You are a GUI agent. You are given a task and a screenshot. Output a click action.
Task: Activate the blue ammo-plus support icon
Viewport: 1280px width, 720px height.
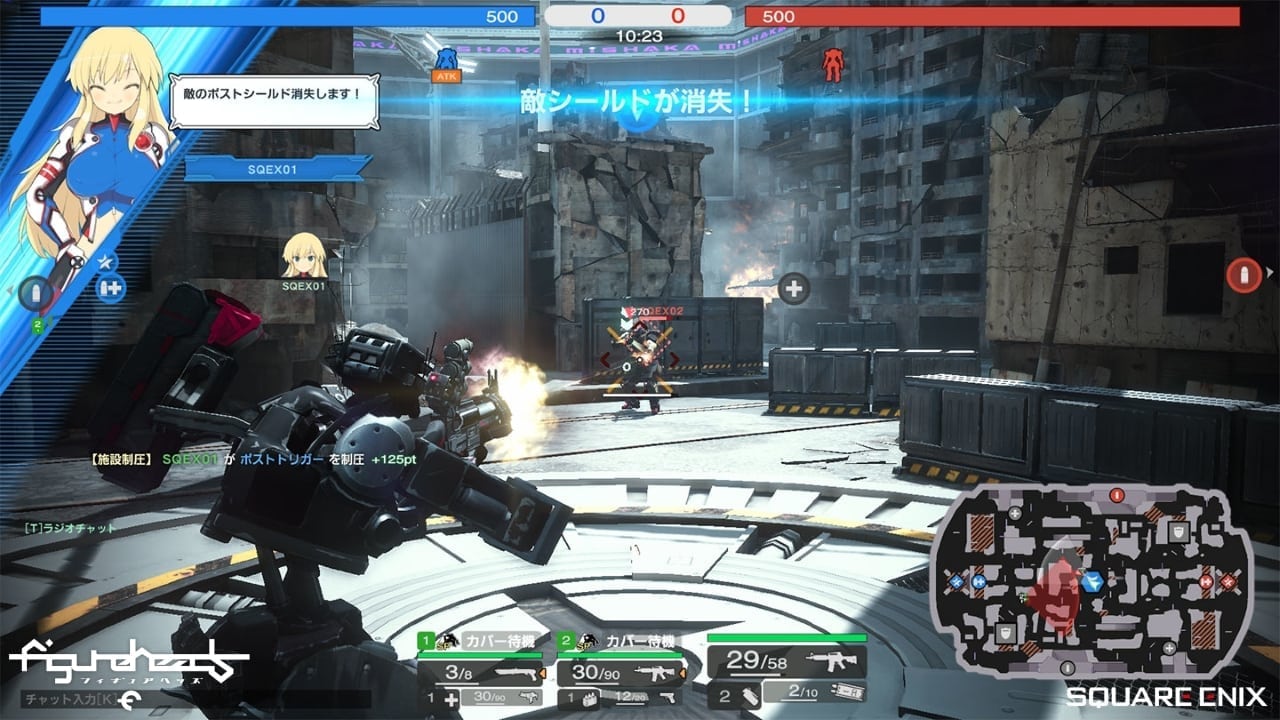[x=108, y=287]
